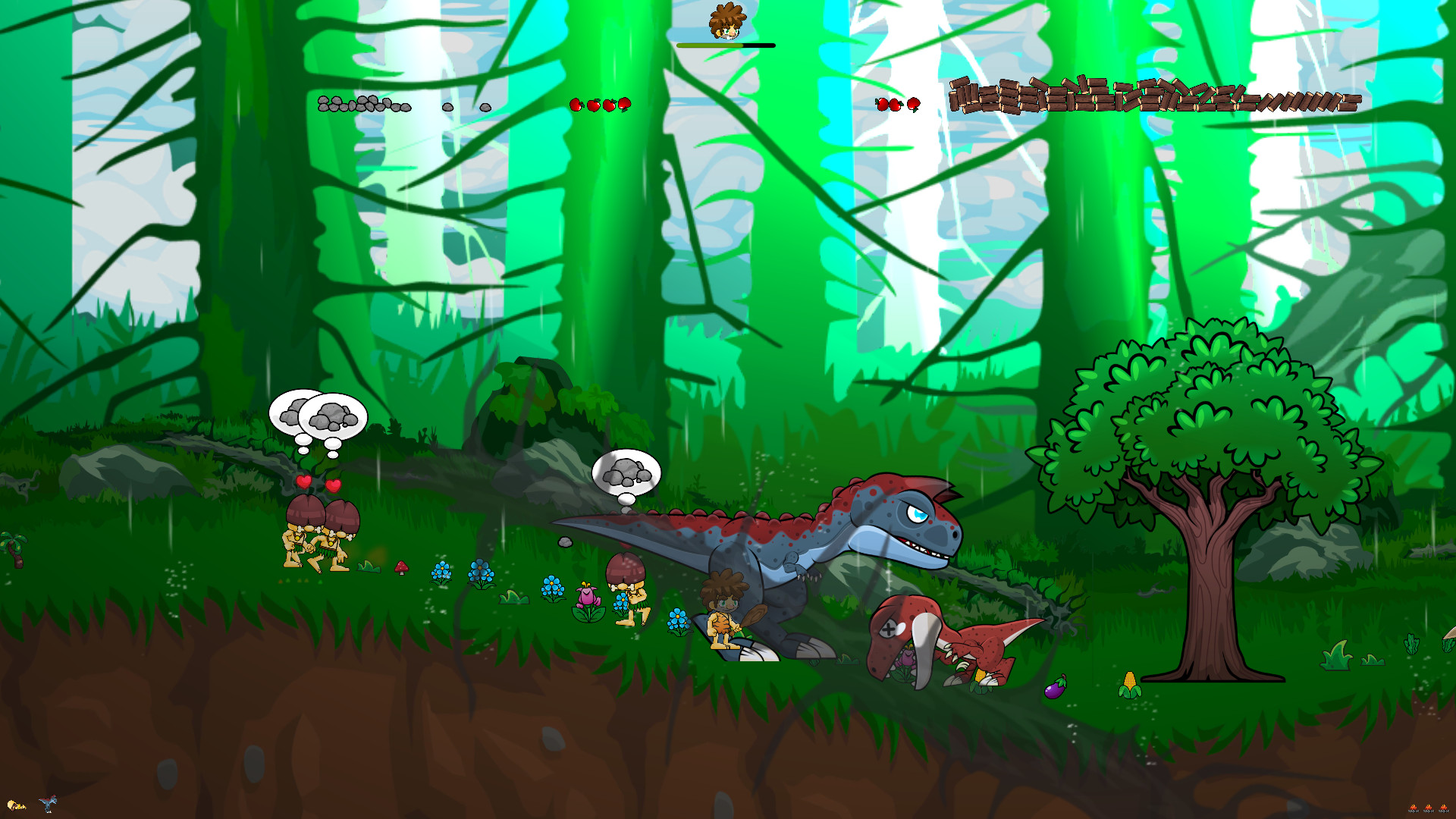Viewport: 1456px width, 819px height.
Task: Click the hearts above the hugging cavemen
Action: pos(319,482)
